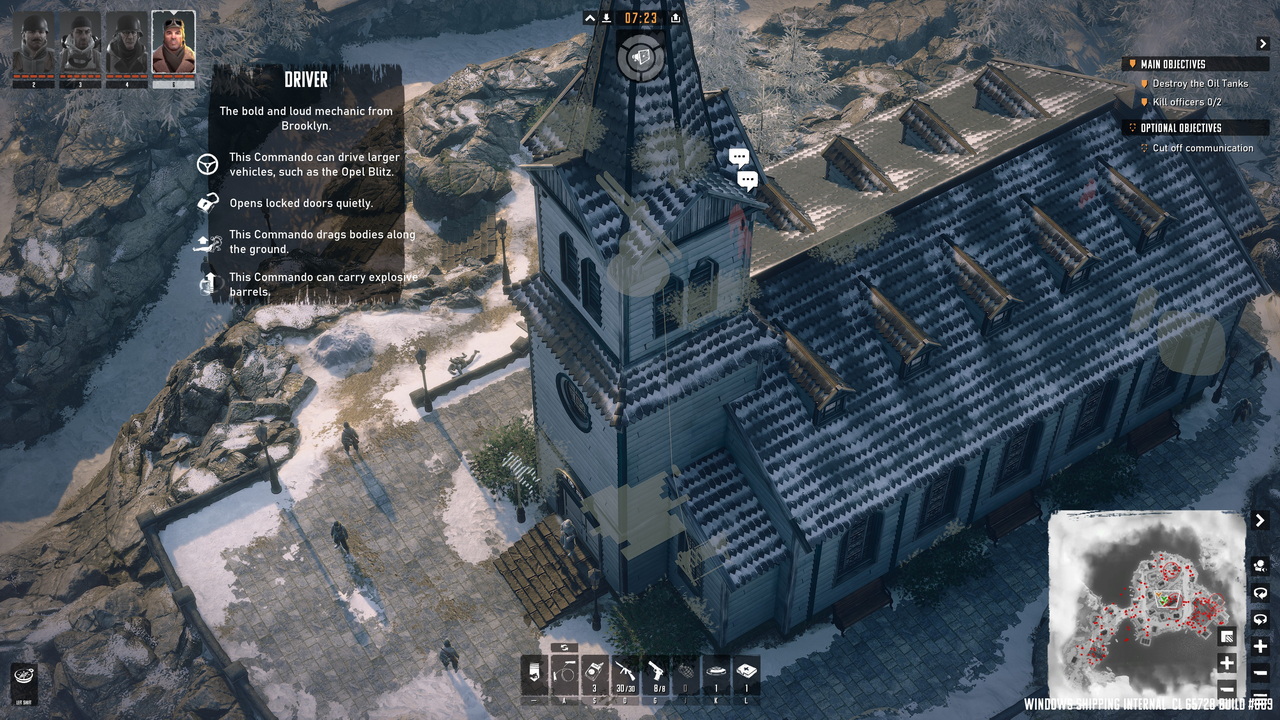Click the quick save download icon
The height and width of the screenshot is (720, 1280).
(607, 18)
